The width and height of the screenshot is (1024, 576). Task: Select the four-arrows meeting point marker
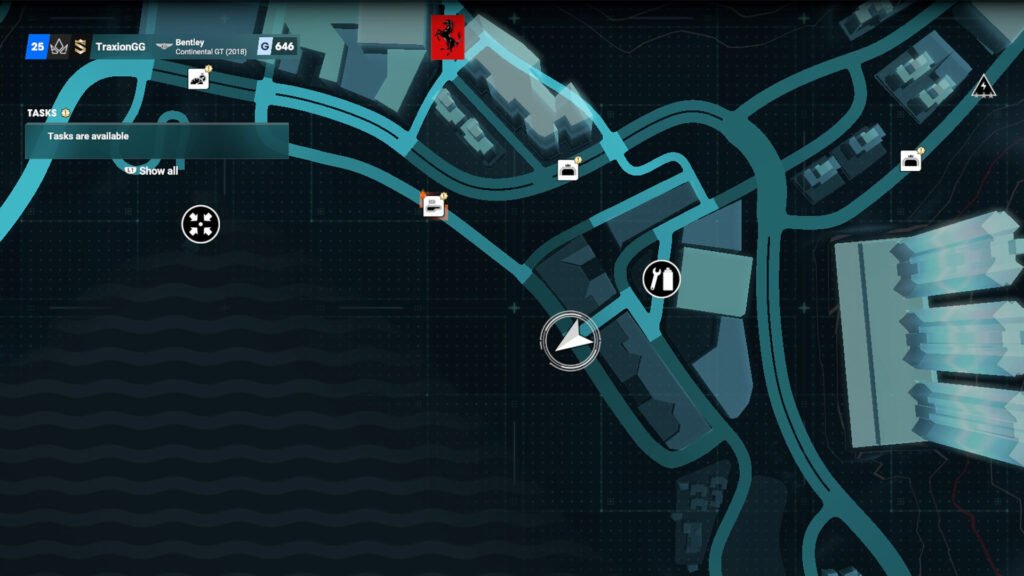(x=200, y=224)
